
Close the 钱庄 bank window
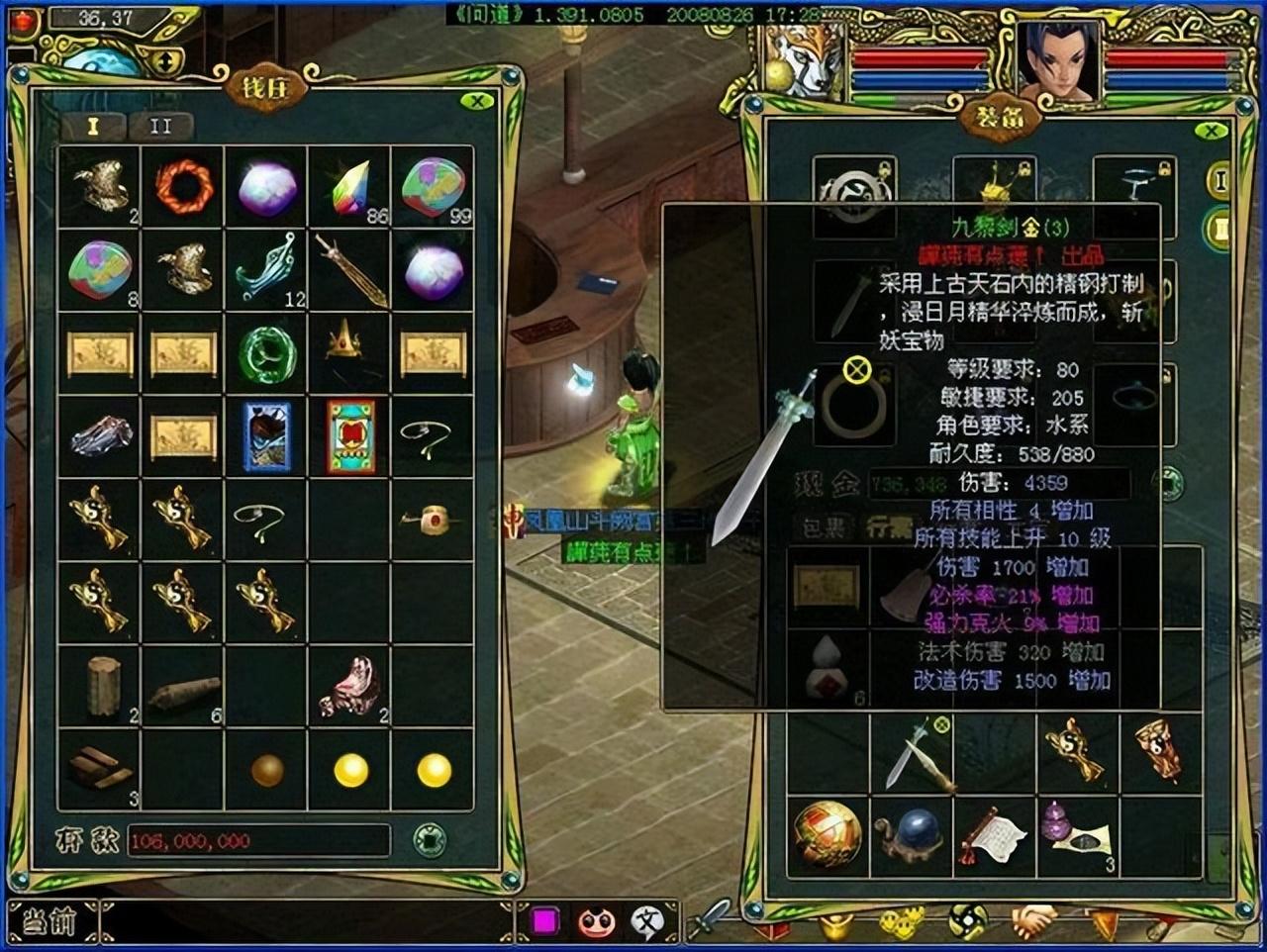[x=477, y=101]
